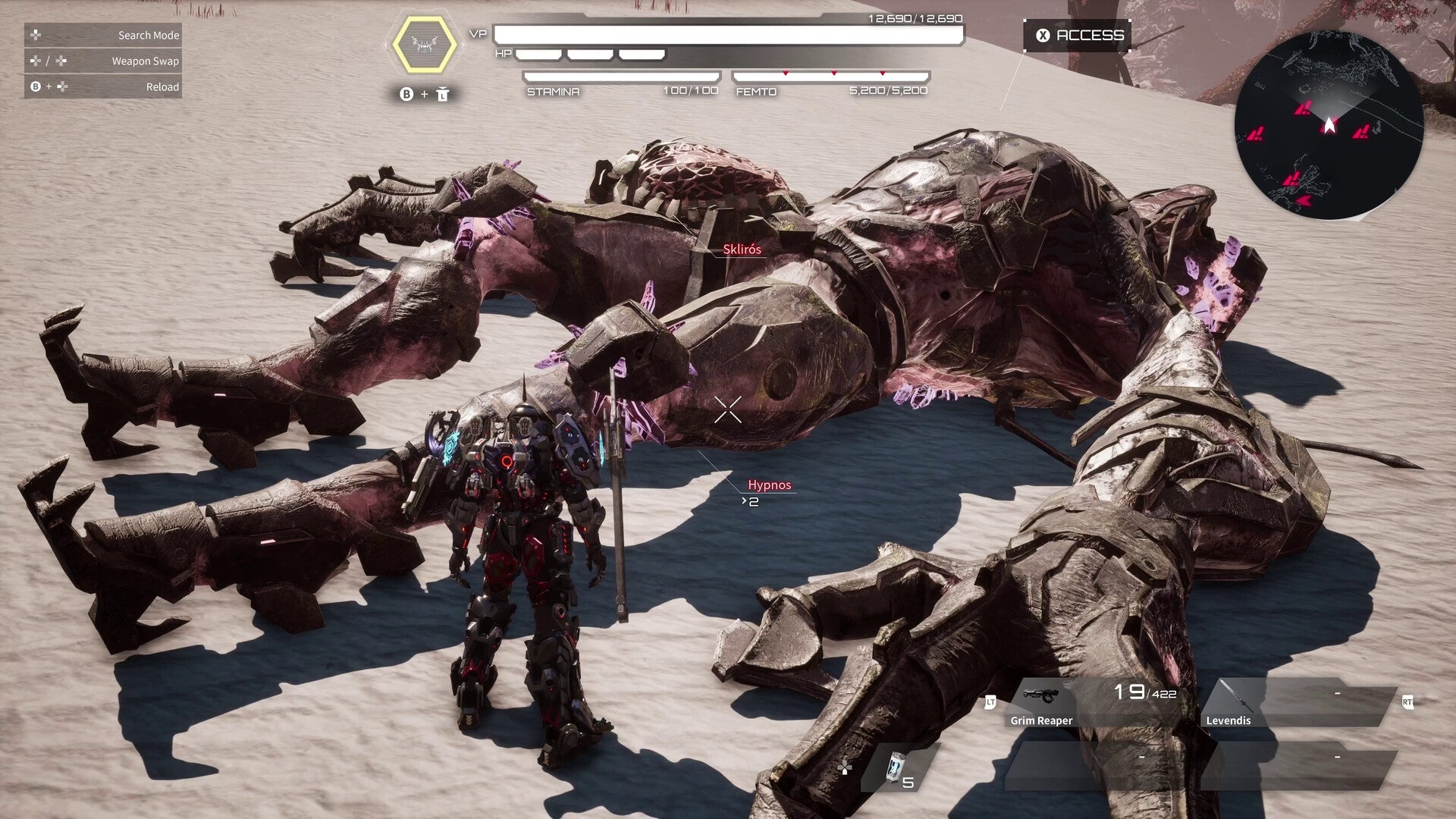
Task: Click the LT button prompt beside Grim Reaper
Action: pos(992,703)
